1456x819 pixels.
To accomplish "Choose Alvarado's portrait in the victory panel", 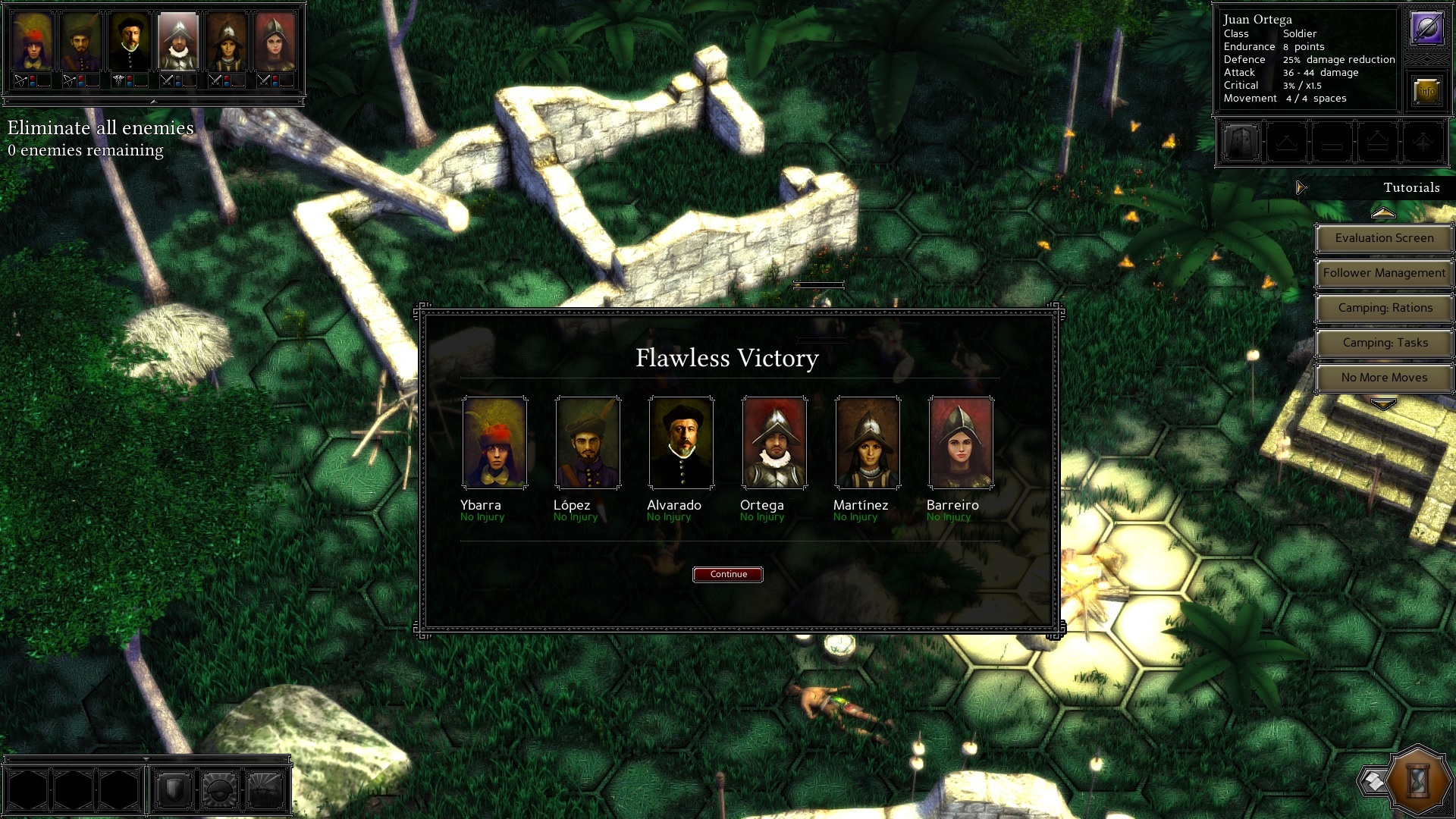I will coord(681,443).
